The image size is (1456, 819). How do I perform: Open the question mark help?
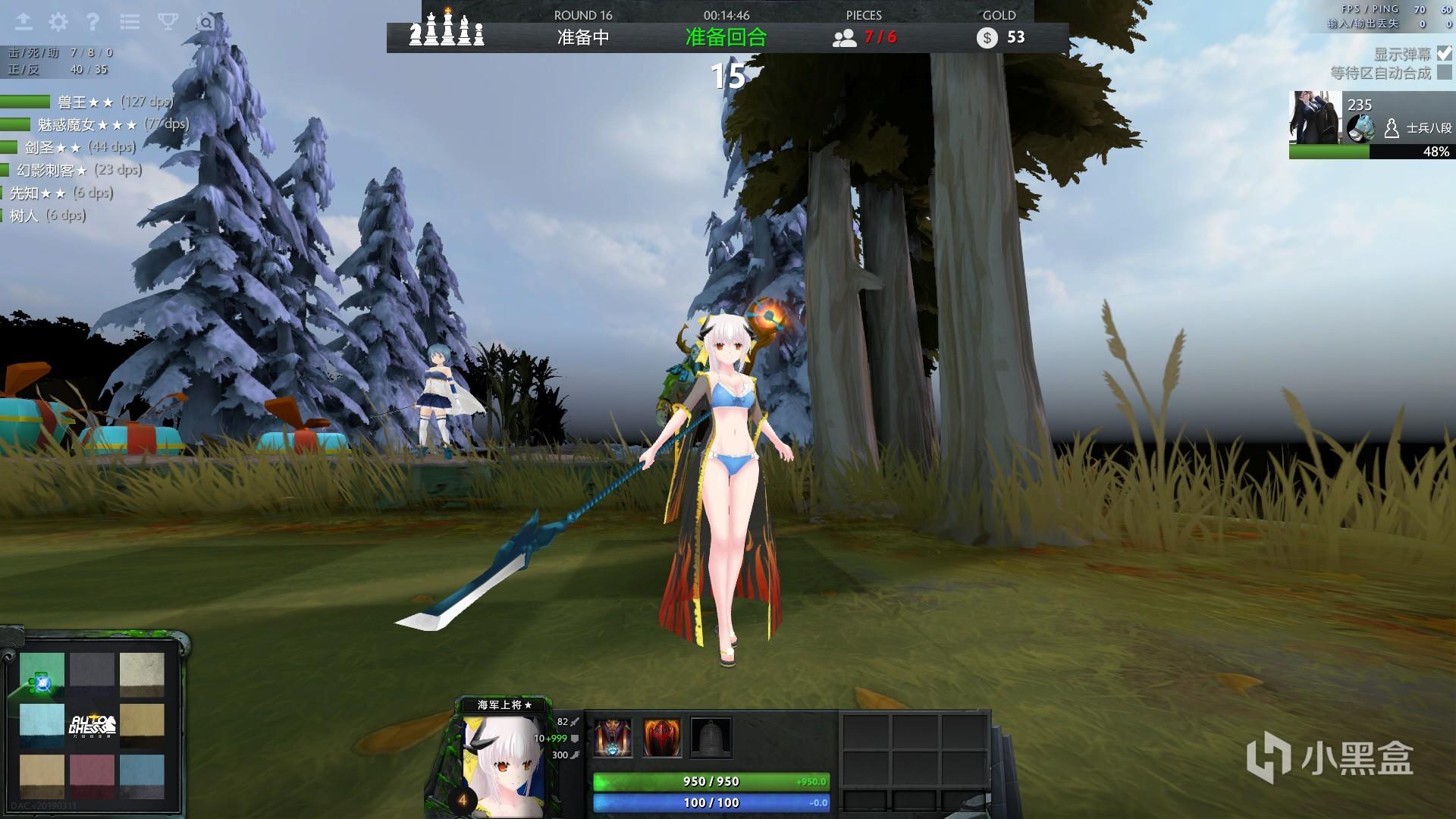click(93, 21)
